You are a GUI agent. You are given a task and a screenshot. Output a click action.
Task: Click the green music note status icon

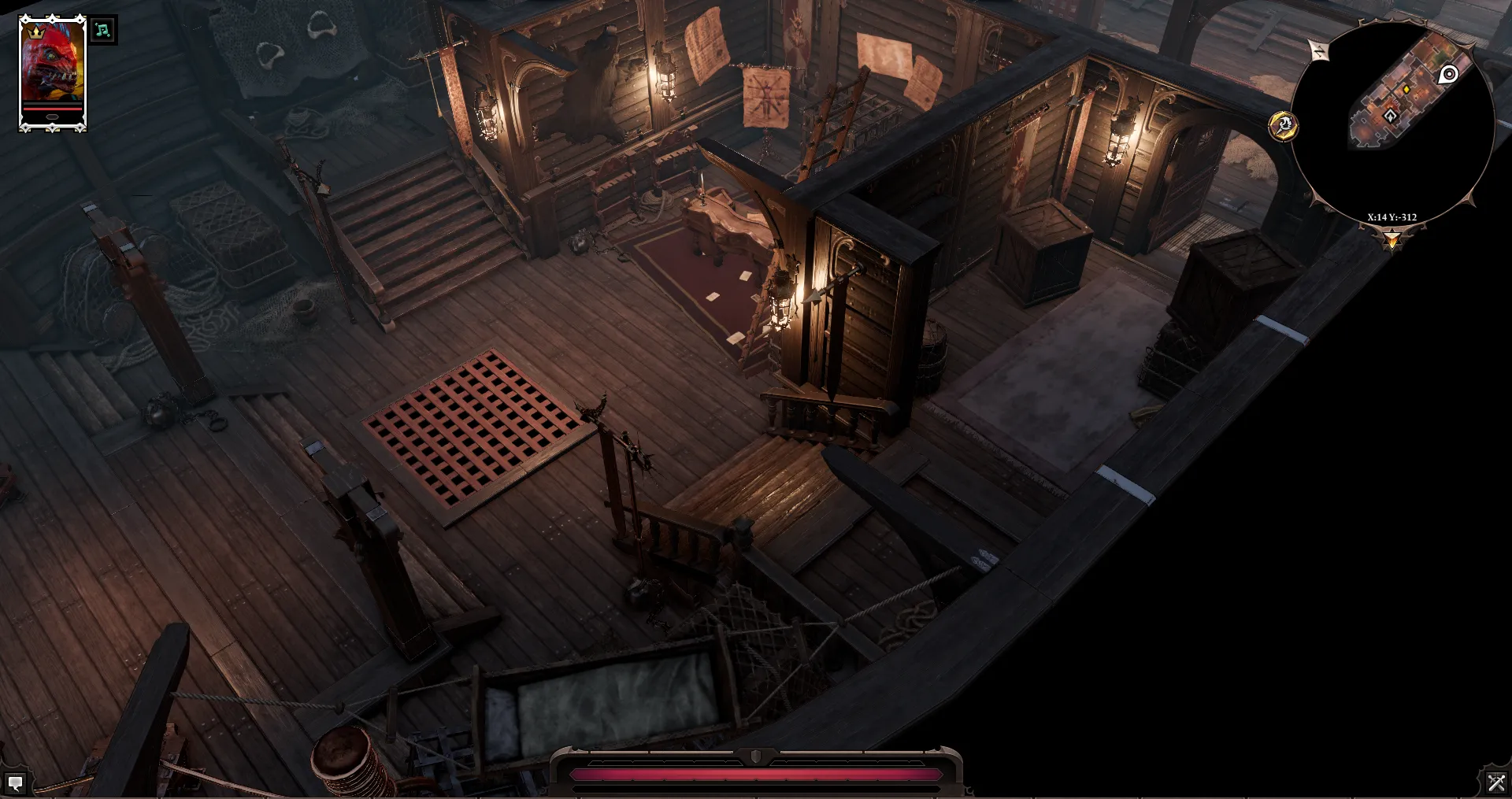(102, 31)
